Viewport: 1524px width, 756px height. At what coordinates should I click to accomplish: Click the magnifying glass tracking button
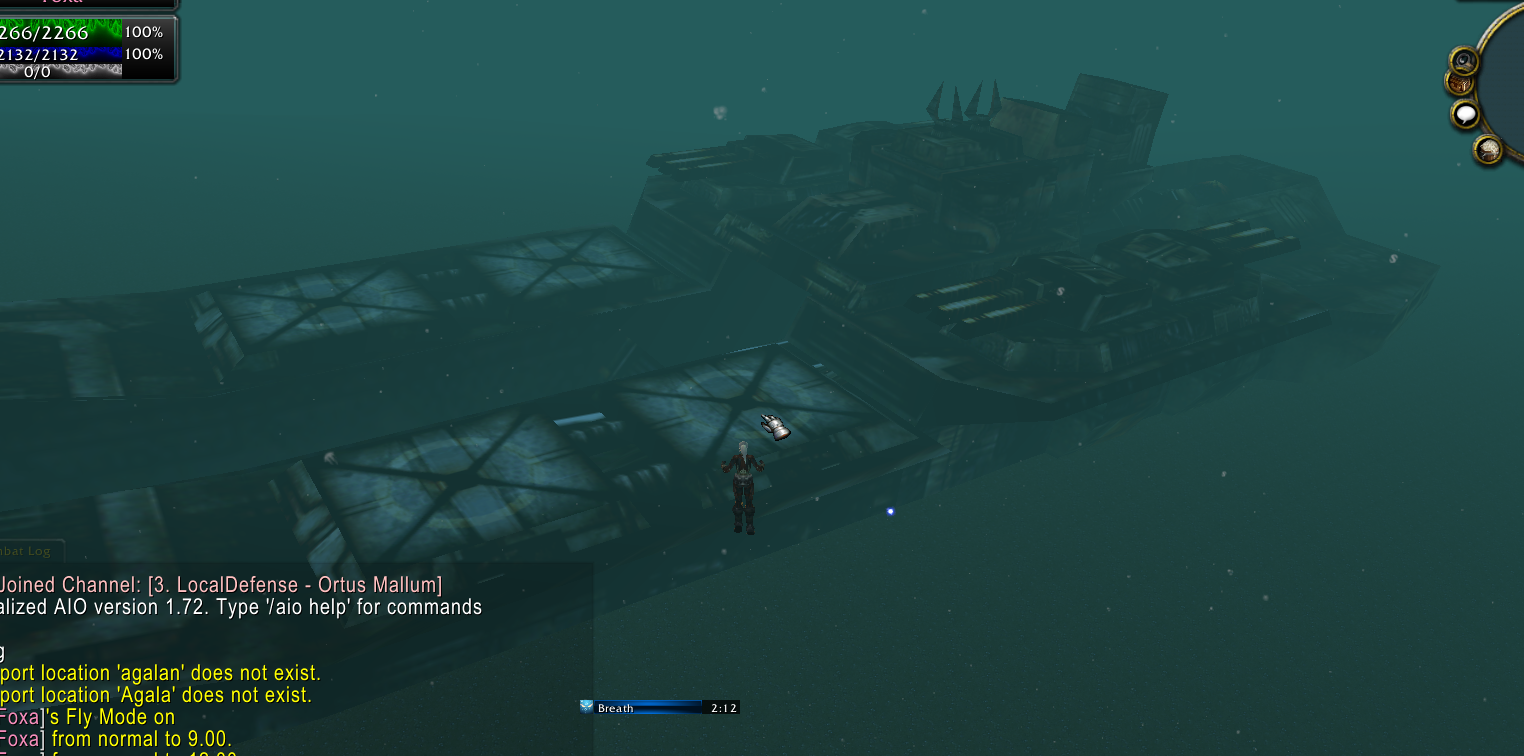1464,61
